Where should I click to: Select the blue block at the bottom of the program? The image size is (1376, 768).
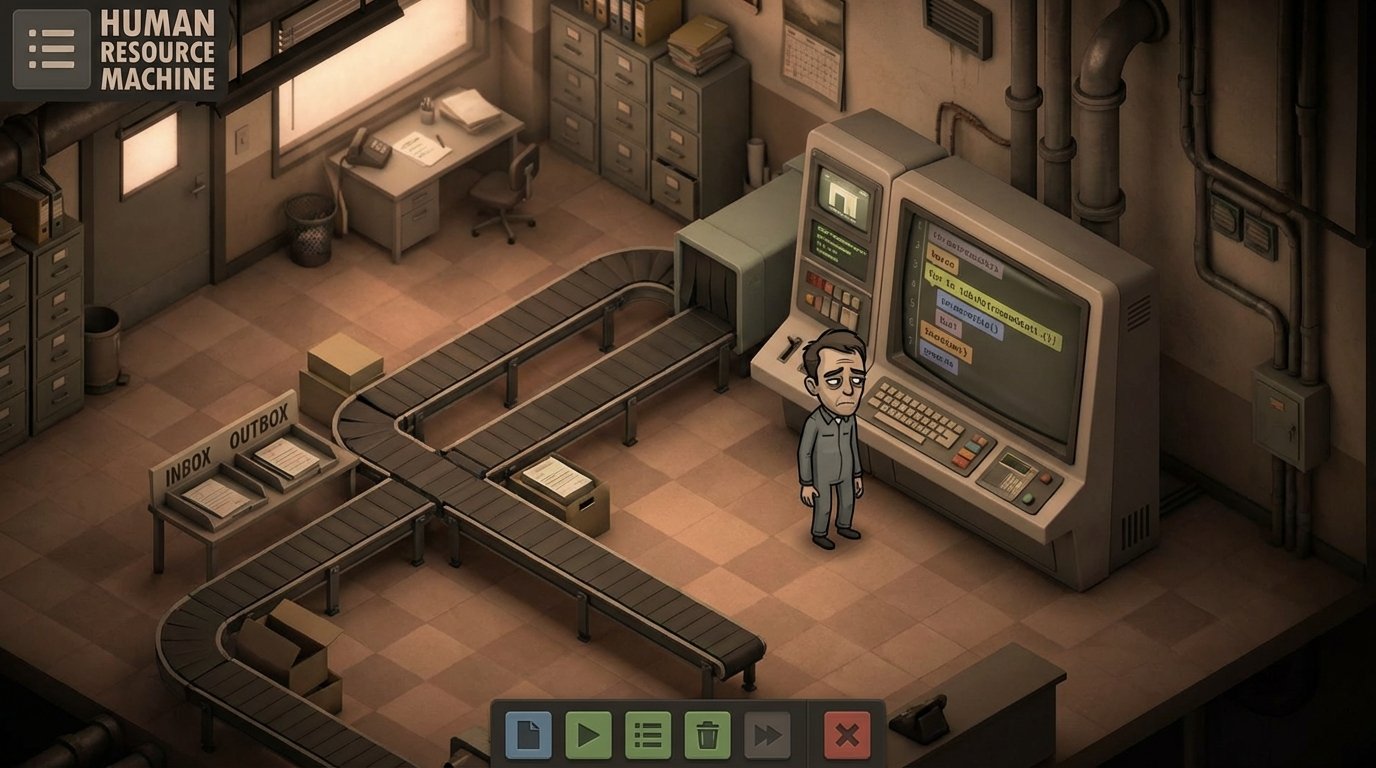coord(938,358)
